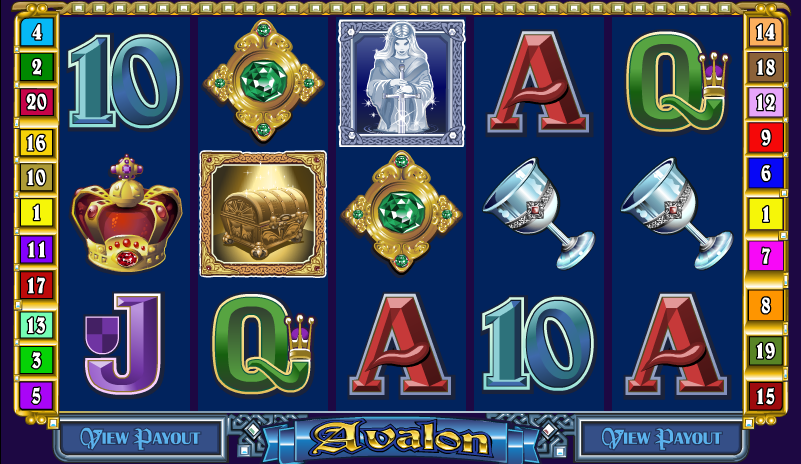This screenshot has height=464, width=801.
Task: Select the blue payline 6 marker
Action: point(765,172)
